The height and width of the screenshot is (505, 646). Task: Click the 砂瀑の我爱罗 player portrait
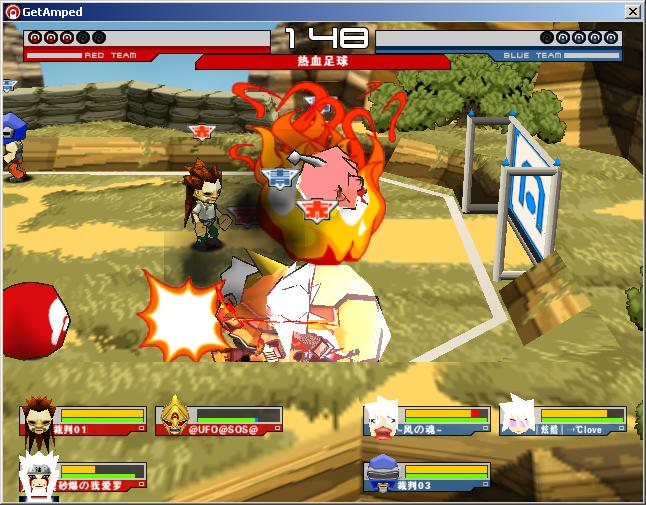36,476
